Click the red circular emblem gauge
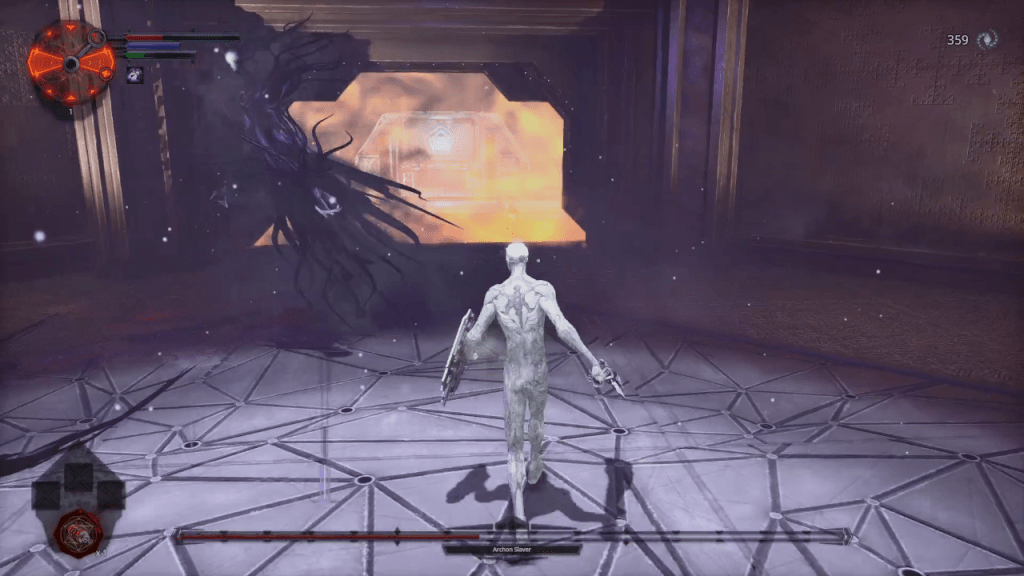 pos(70,62)
